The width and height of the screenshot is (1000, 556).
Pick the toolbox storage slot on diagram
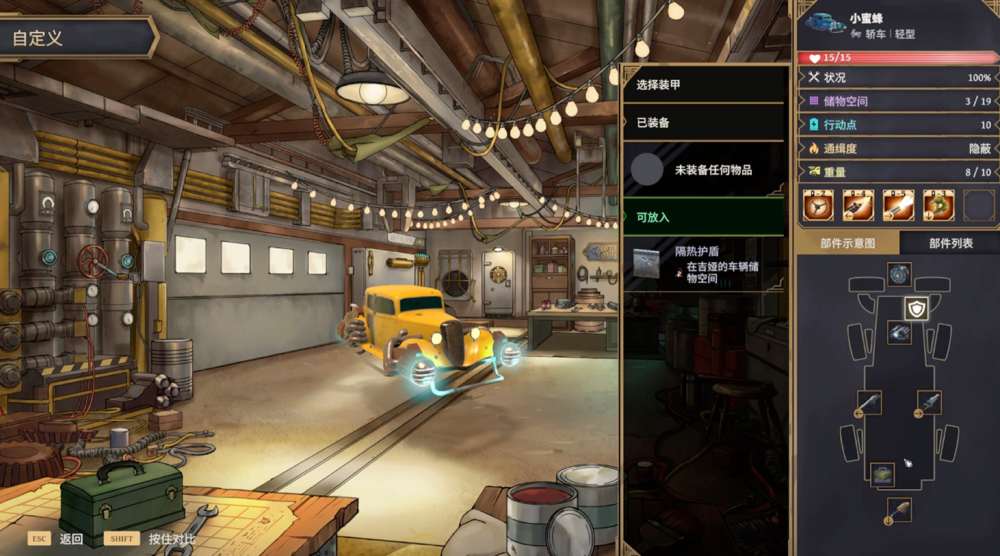tap(881, 474)
